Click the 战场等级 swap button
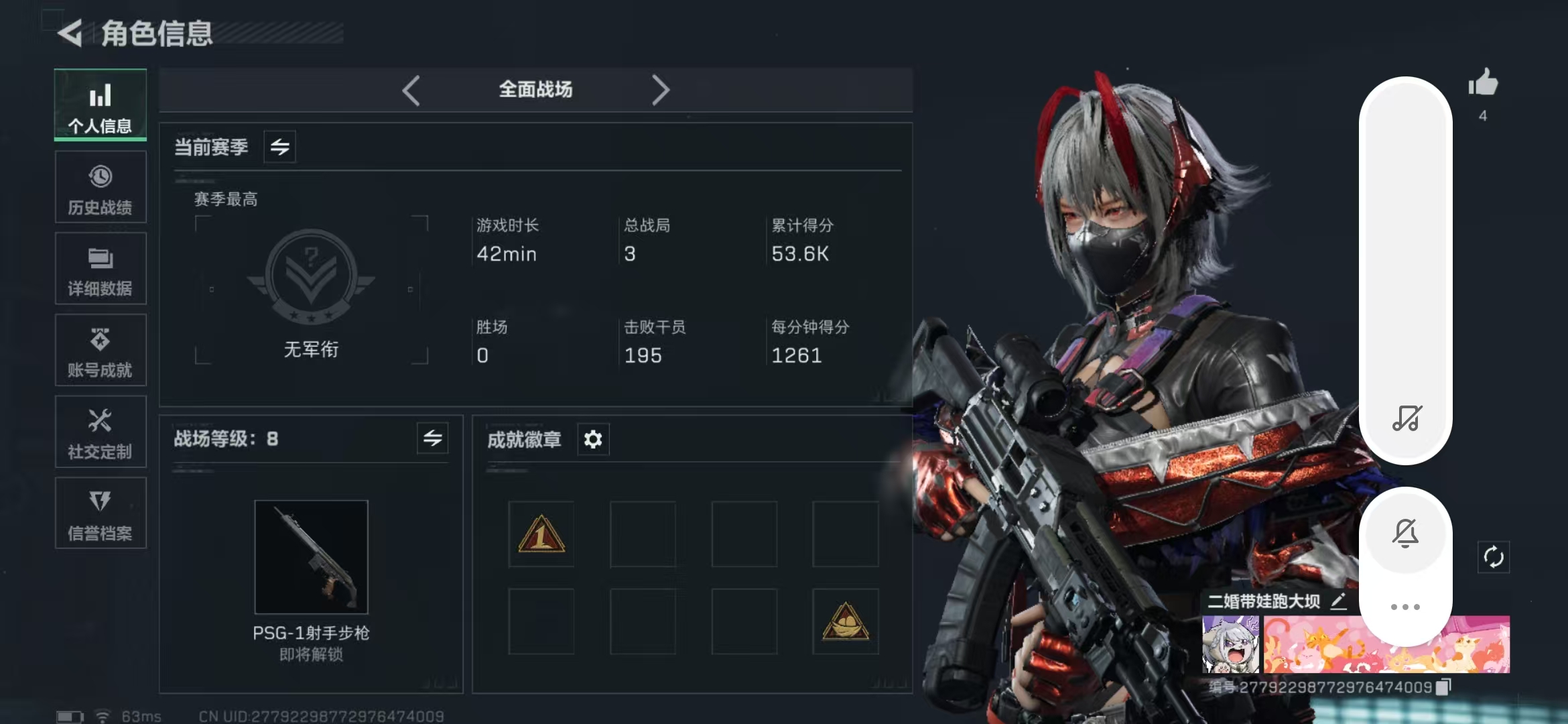1568x724 pixels. pyautogui.click(x=432, y=439)
